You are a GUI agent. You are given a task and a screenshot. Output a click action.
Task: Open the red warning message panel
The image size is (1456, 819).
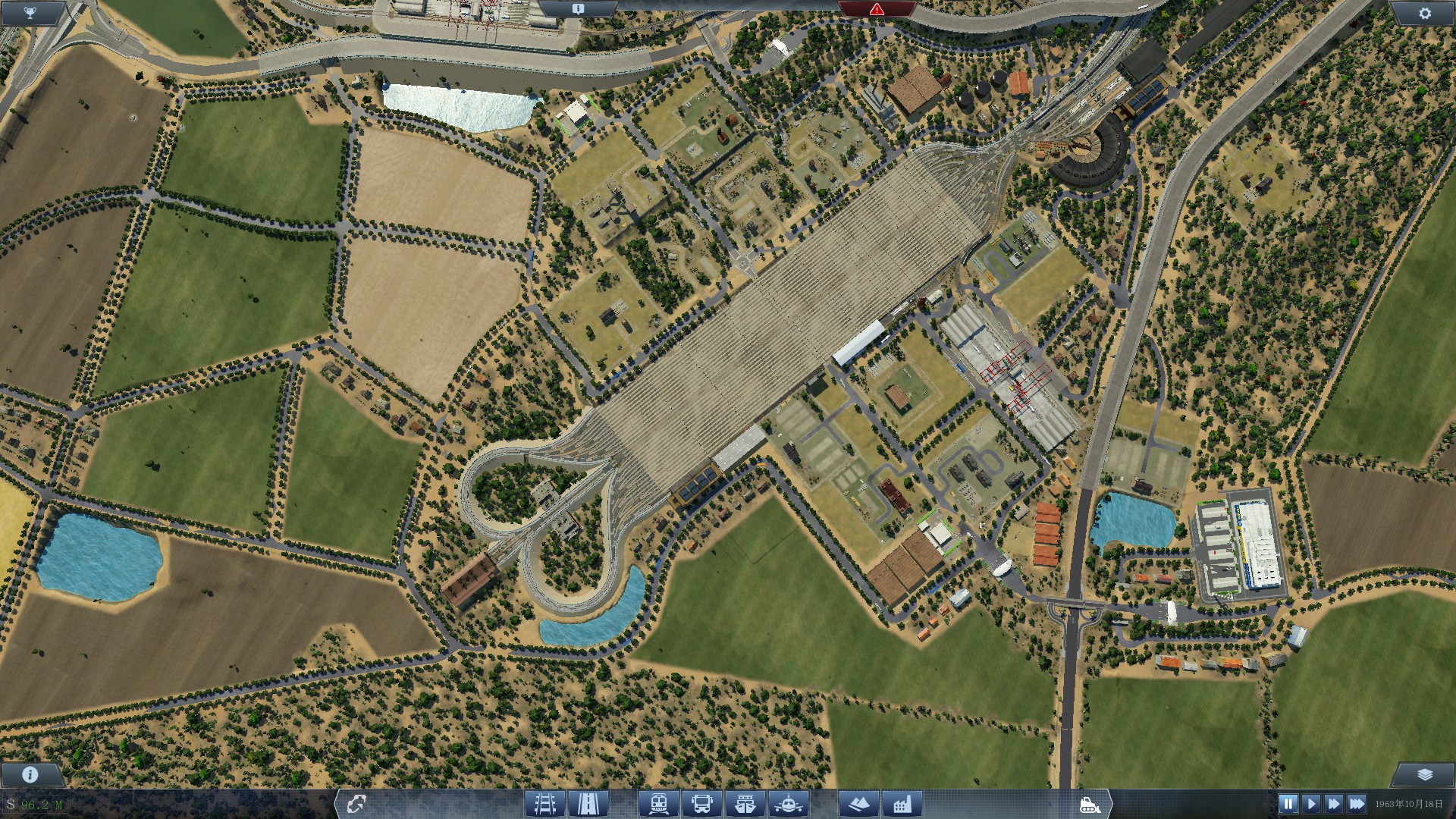(x=877, y=8)
